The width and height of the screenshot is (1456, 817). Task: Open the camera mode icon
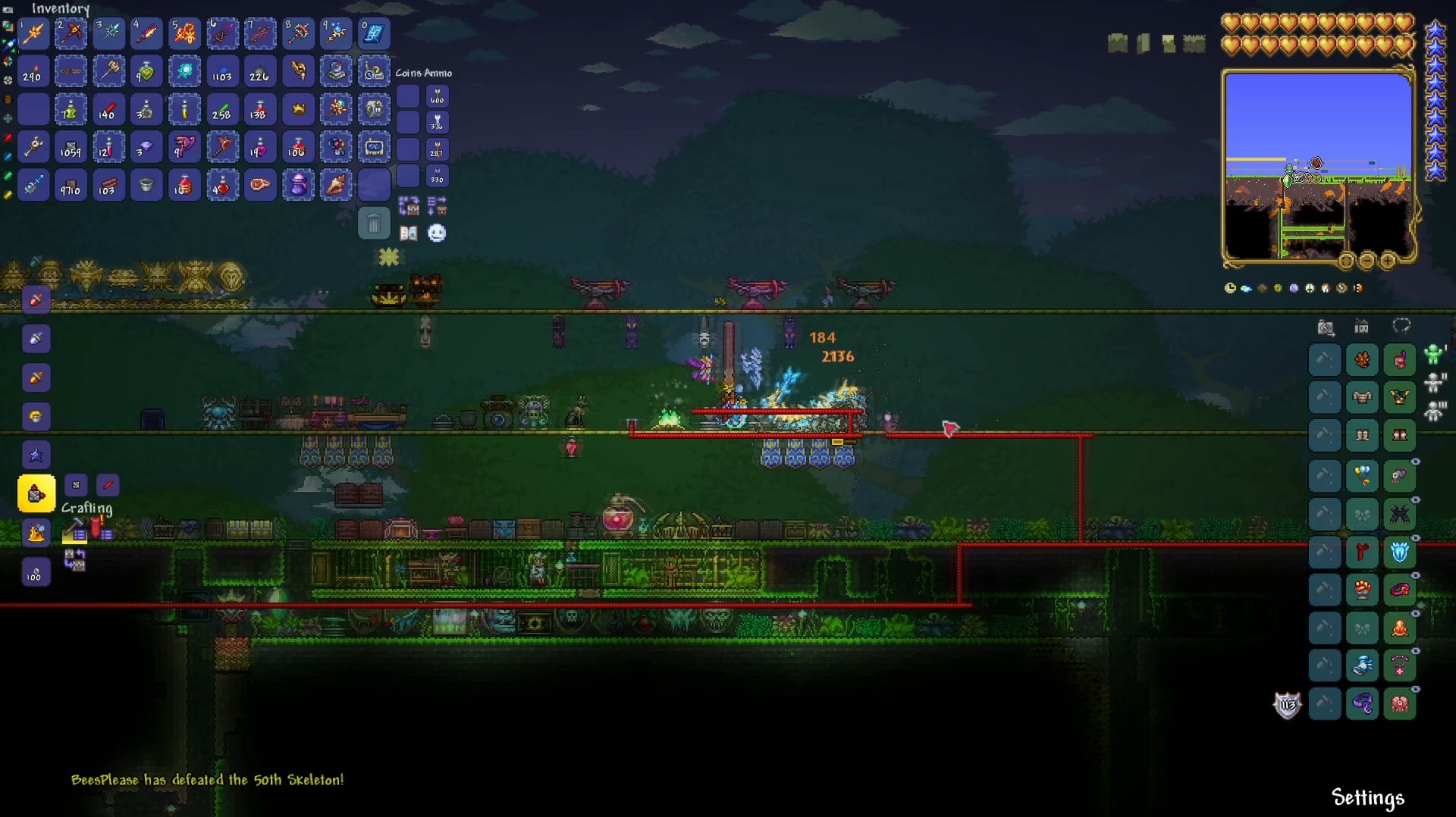click(x=1326, y=327)
